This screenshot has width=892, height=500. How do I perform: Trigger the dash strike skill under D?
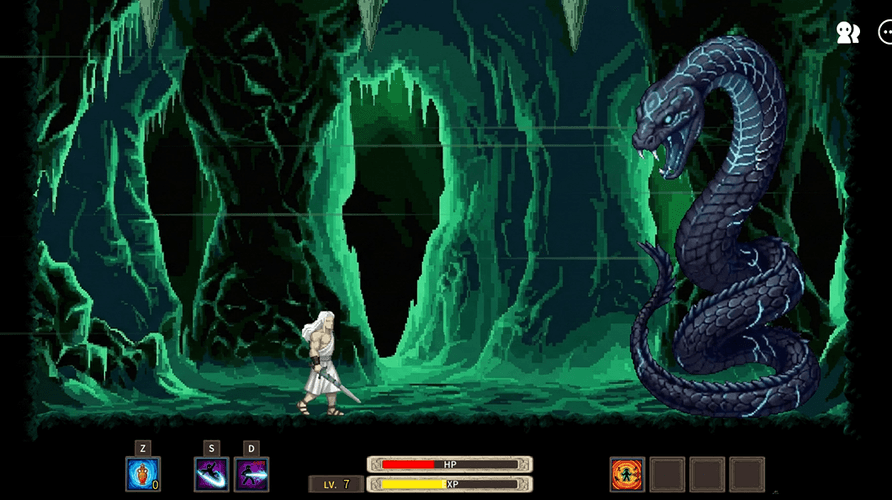click(251, 473)
